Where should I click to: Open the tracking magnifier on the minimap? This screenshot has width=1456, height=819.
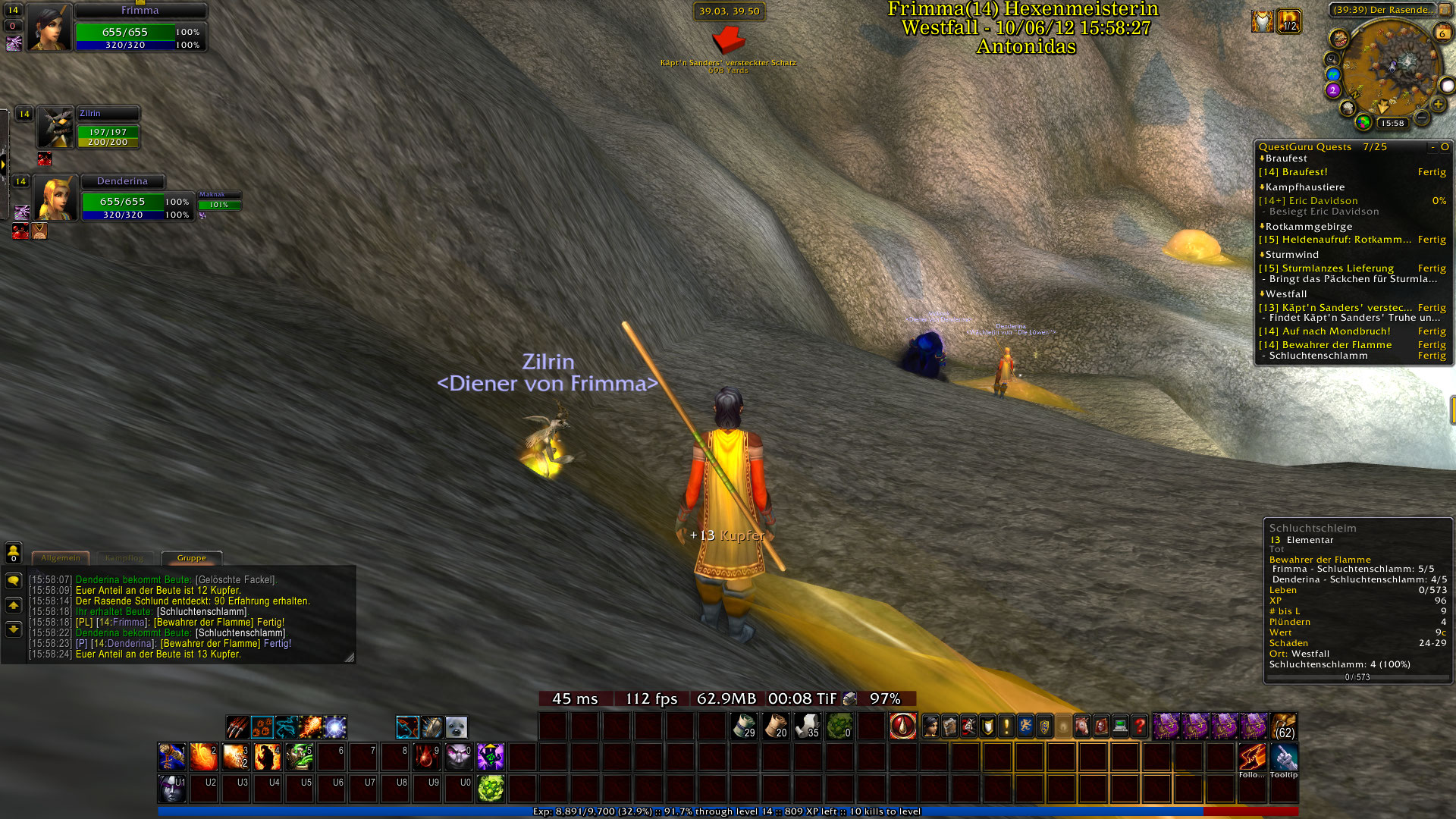pos(1331,59)
